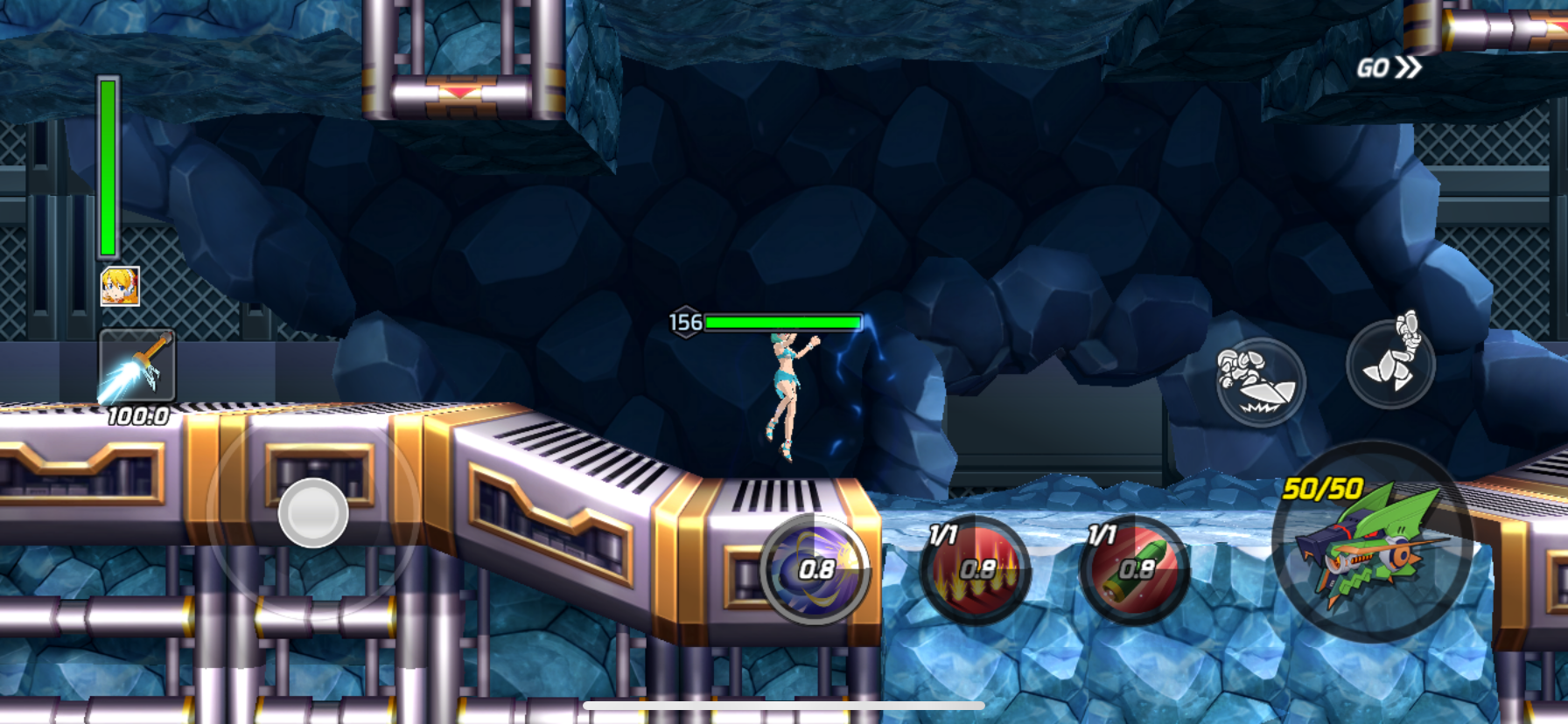Launch the green missile skill
This screenshot has width=1568, height=724.
coord(1135,570)
